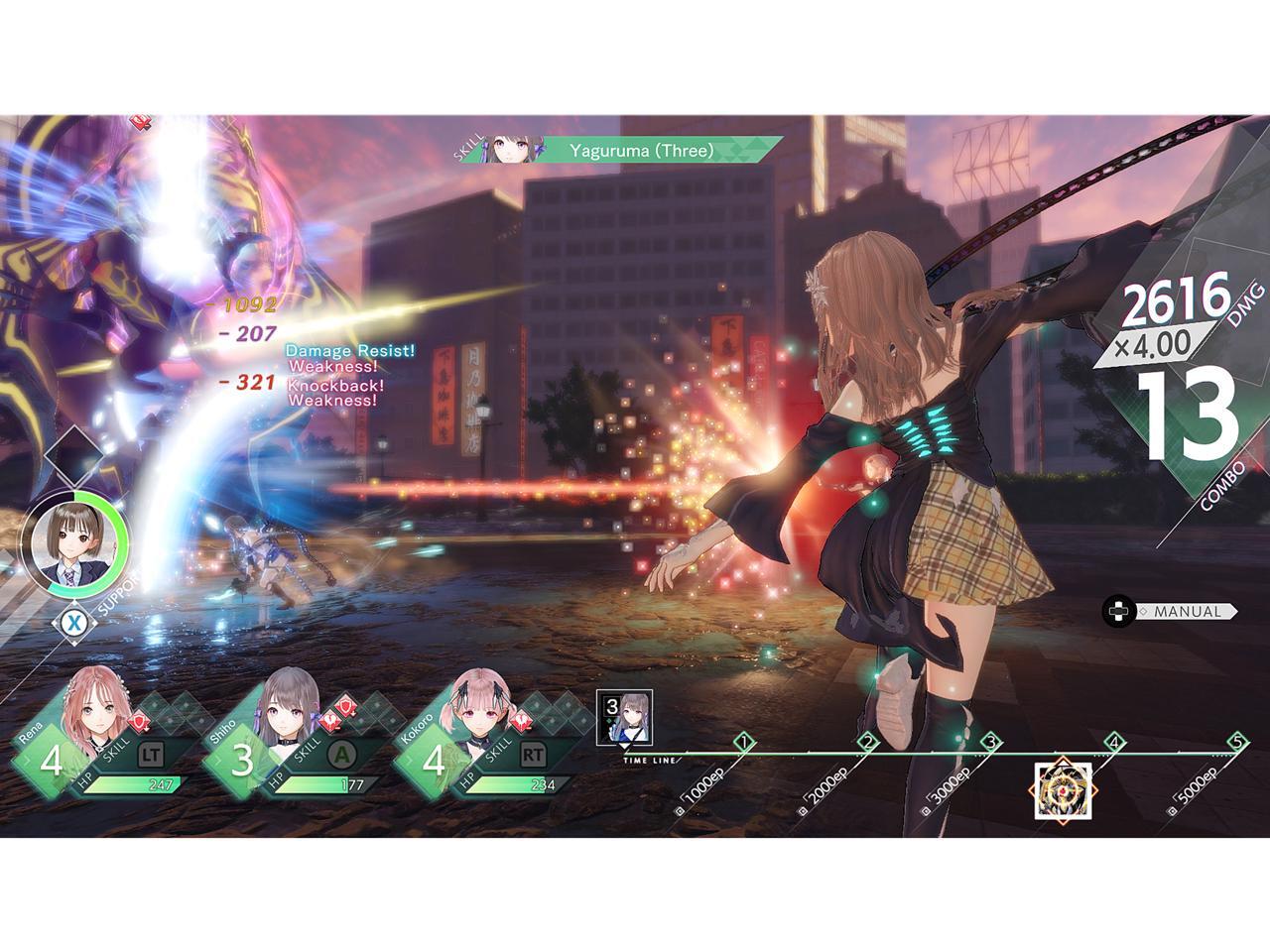Select the 3000ep gear 3 marker
The height and width of the screenshot is (952, 1270).
click(x=989, y=742)
